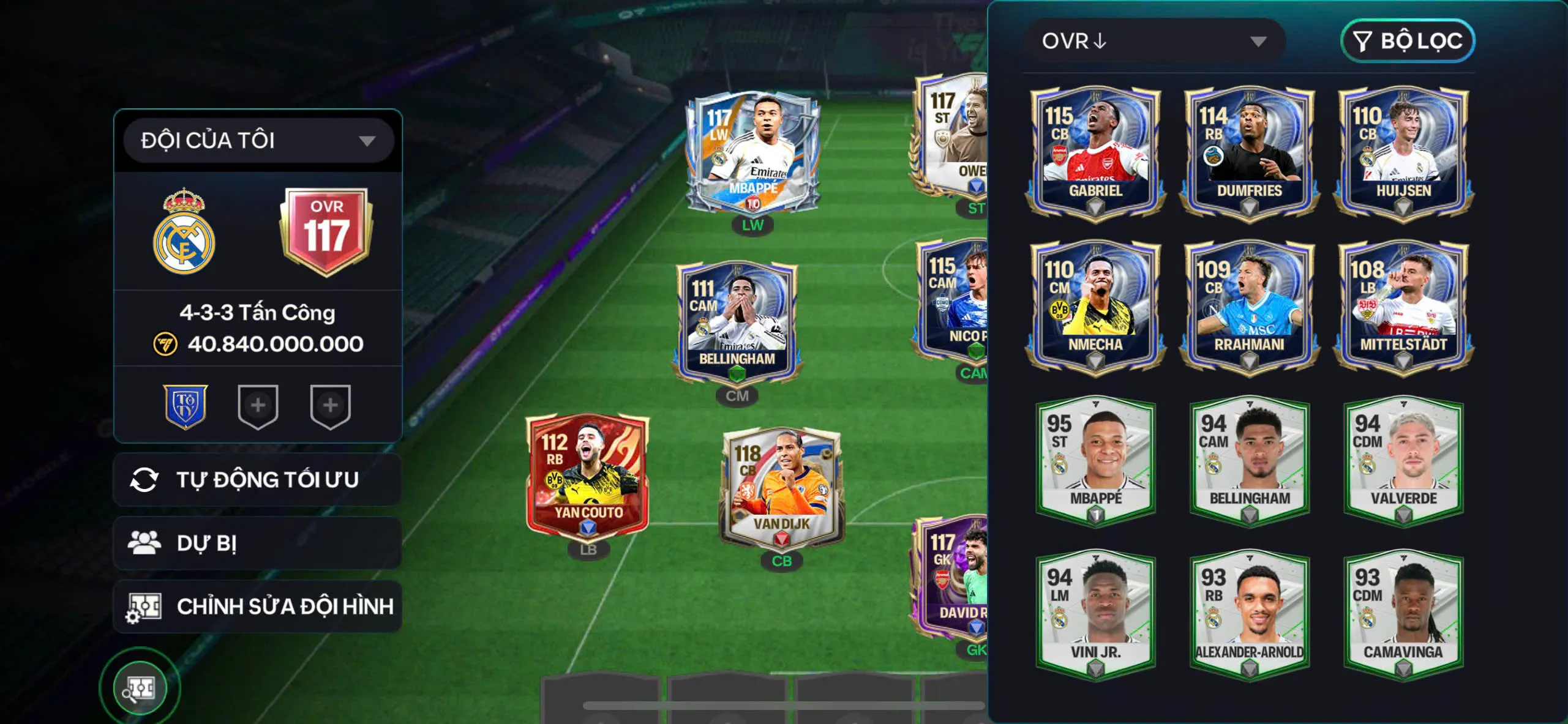The image size is (1568, 724).
Task: Pick the 93 CDM Camavinga card
Action: 1403,613
